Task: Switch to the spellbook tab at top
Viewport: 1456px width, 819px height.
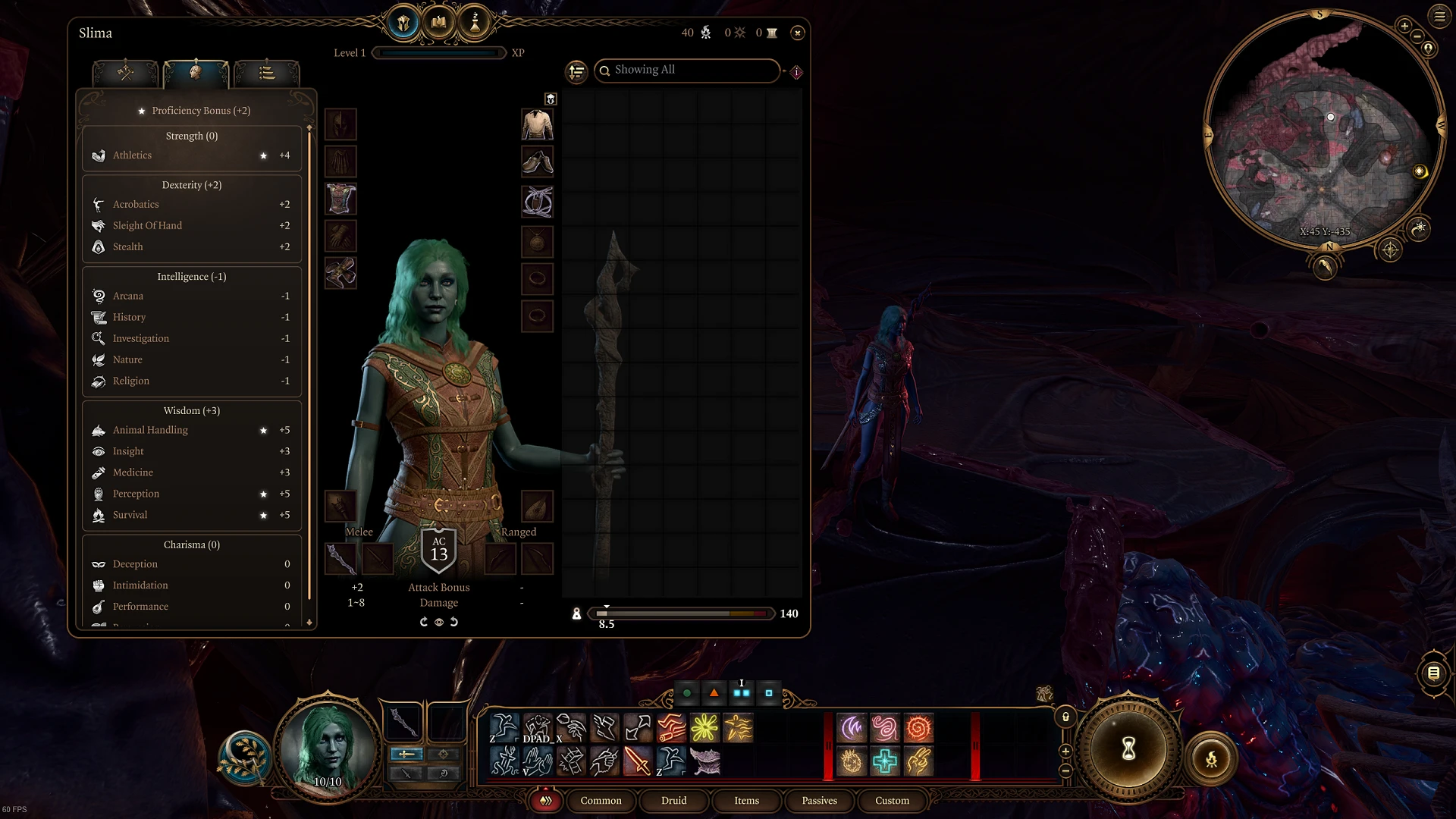Action: (x=439, y=23)
